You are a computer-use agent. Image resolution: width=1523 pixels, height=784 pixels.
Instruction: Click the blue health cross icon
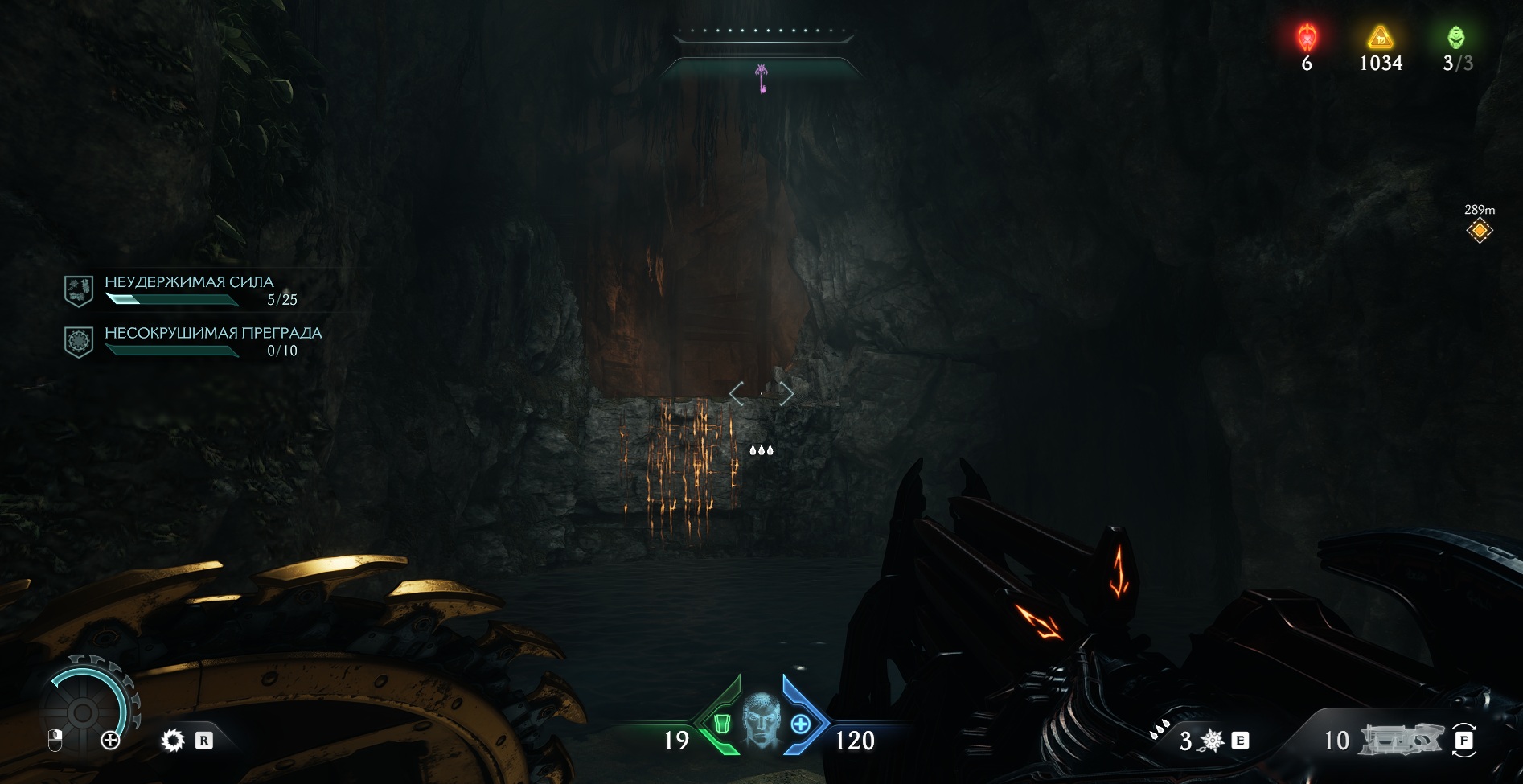click(x=800, y=724)
